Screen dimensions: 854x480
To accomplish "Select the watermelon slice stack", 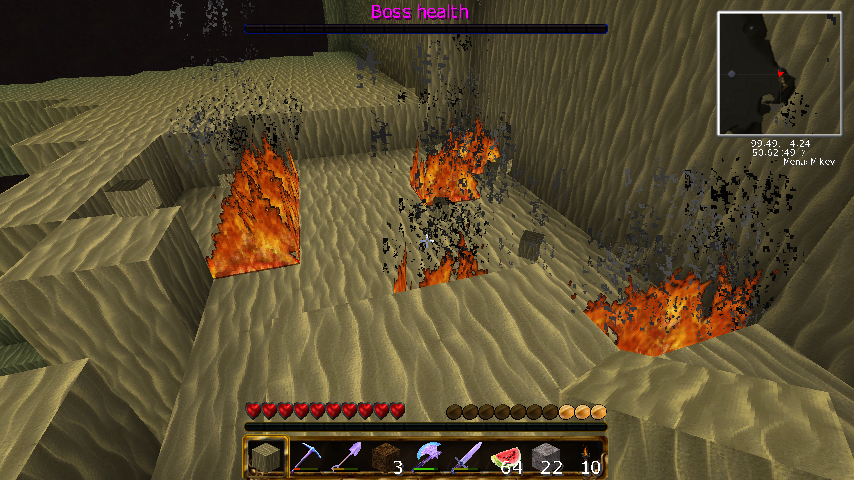I will (506, 458).
